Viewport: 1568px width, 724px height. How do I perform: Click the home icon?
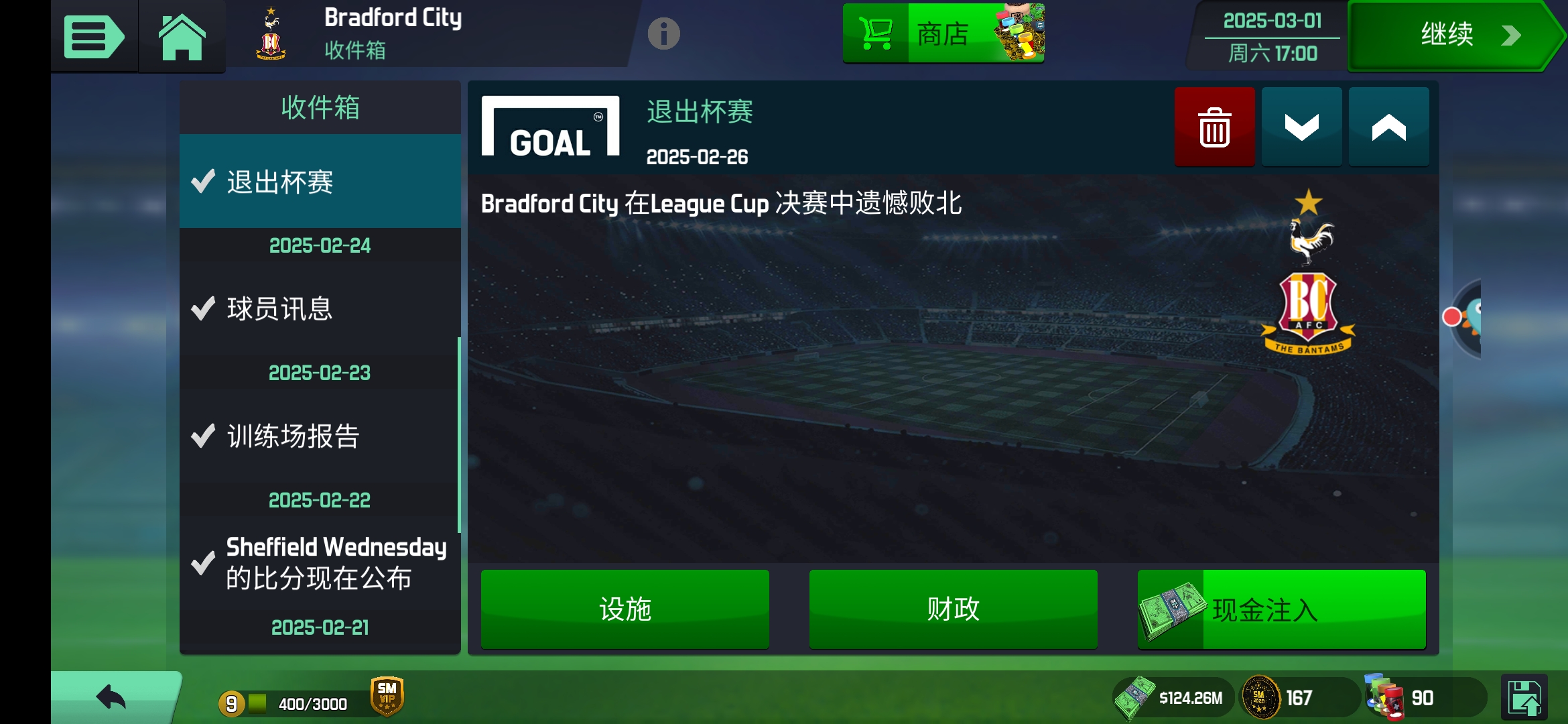click(181, 35)
